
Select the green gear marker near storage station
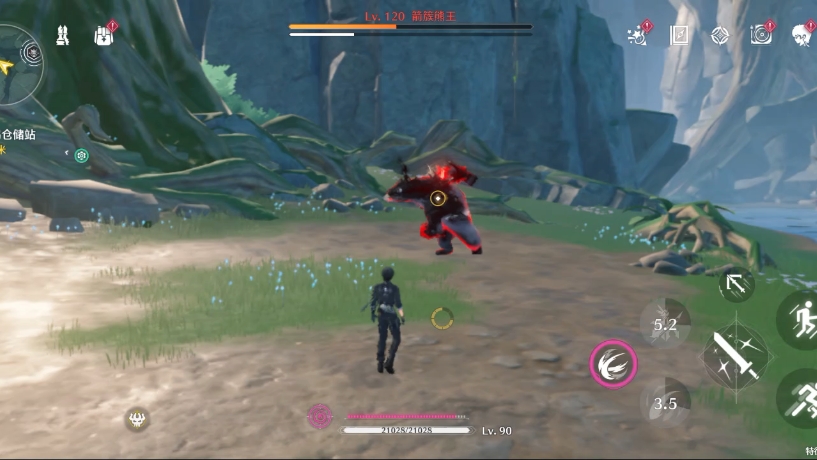coord(81,155)
